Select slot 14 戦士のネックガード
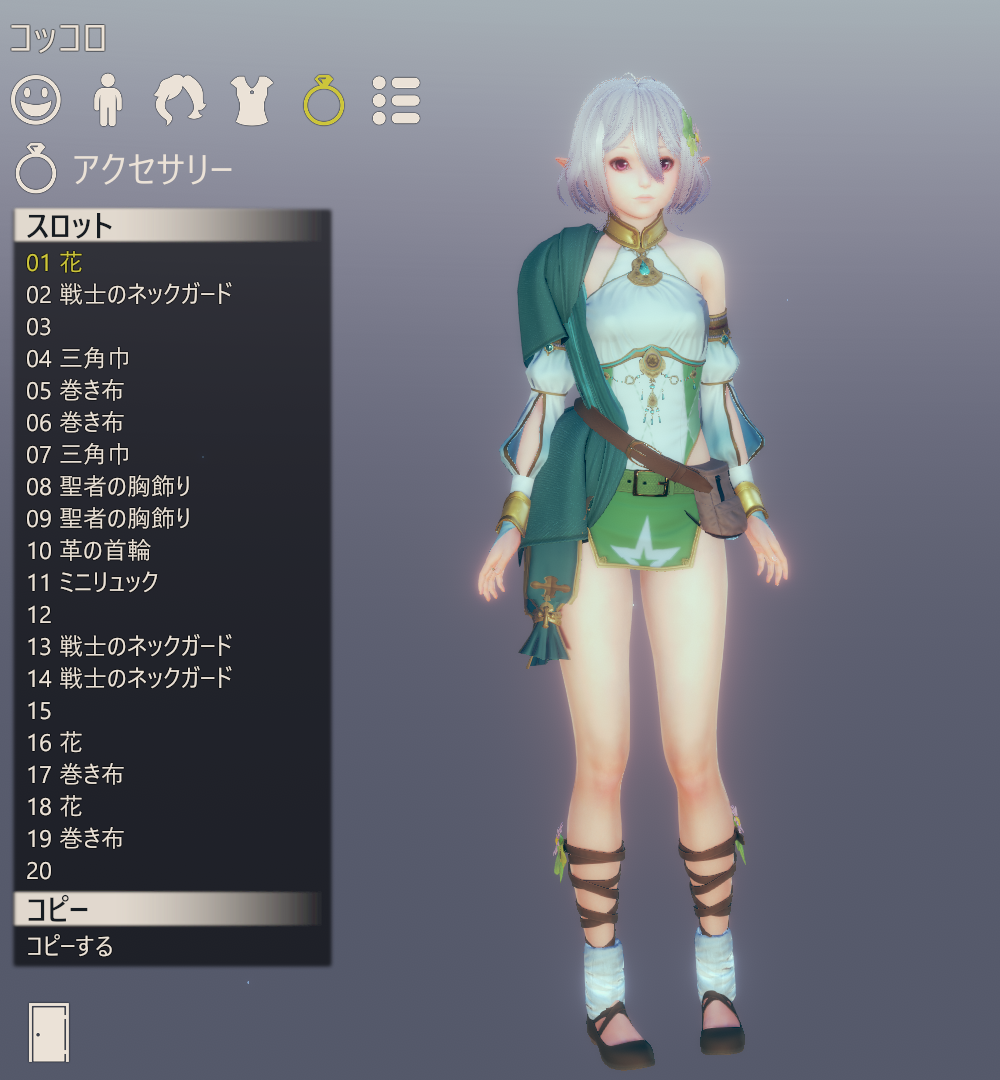 click(x=129, y=679)
